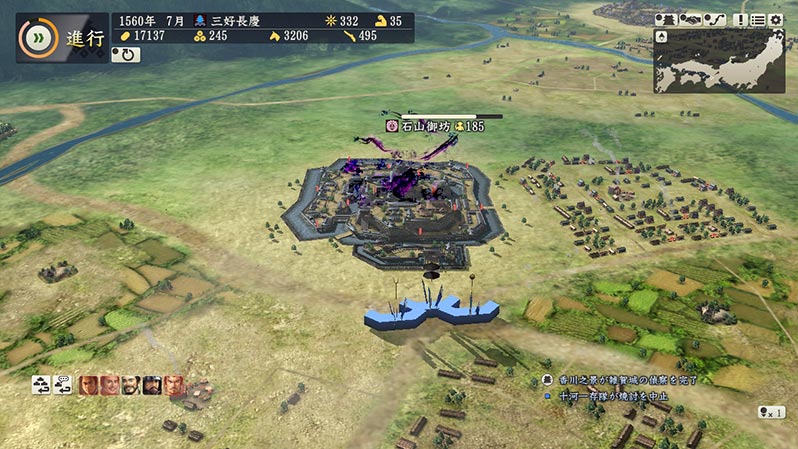Screen dimensions: 798x449
Task: Click the speech bubble x1 speed indicator
Action: click(x=771, y=411)
